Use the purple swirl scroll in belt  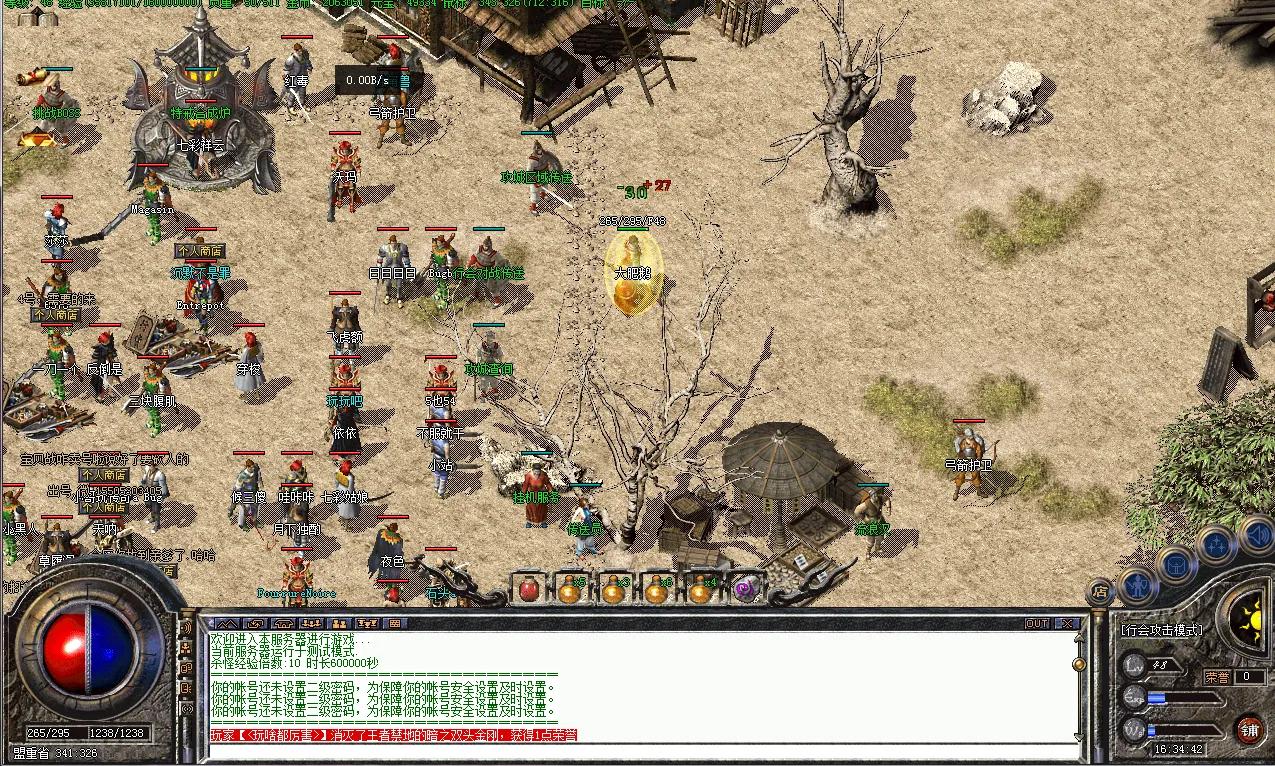(743, 588)
